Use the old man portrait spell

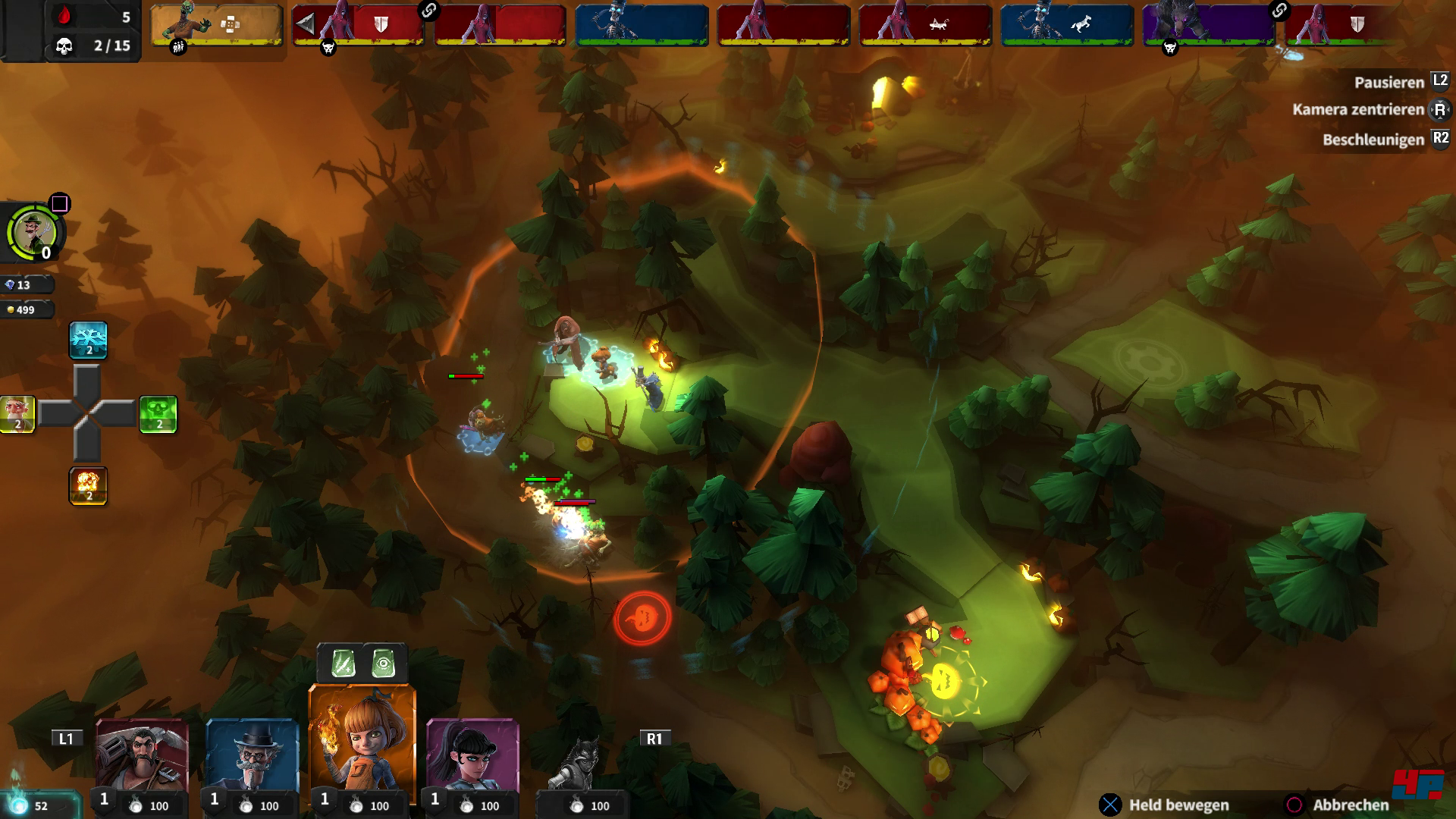(x=17, y=414)
